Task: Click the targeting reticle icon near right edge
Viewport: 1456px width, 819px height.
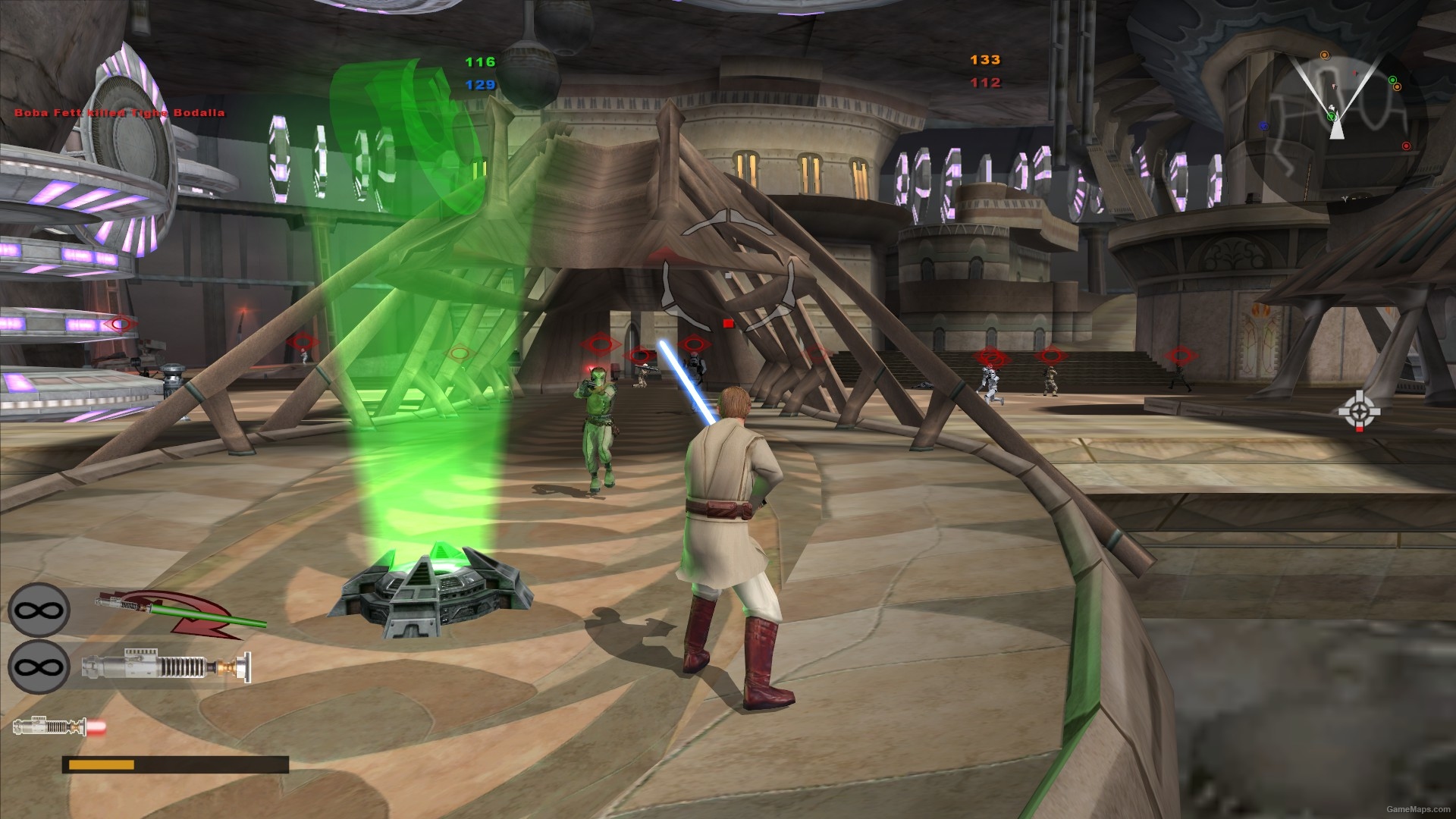Action: [x=1359, y=409]
